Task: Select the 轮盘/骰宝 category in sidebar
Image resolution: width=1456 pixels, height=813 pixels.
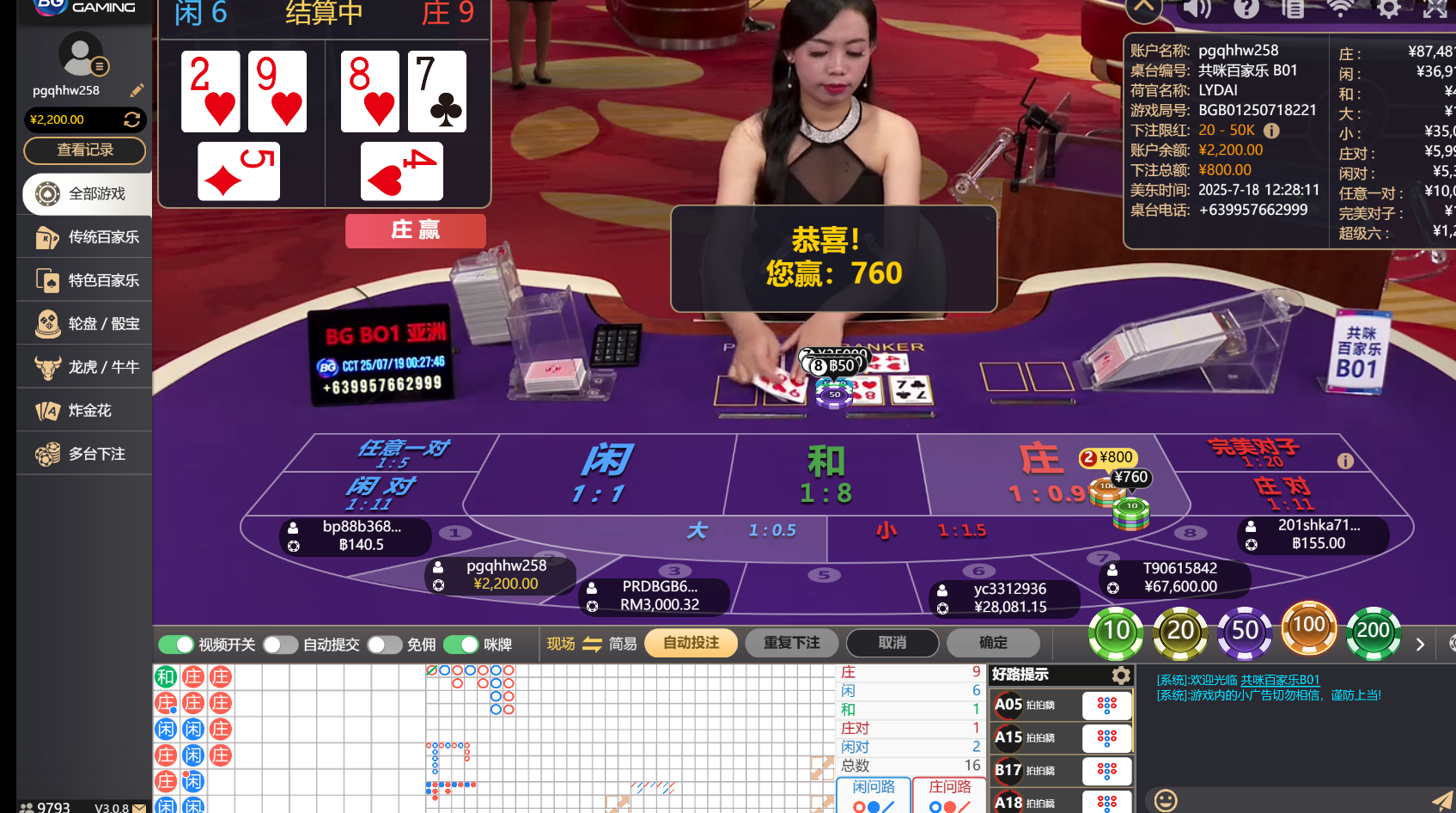Action: click(83, 323)
